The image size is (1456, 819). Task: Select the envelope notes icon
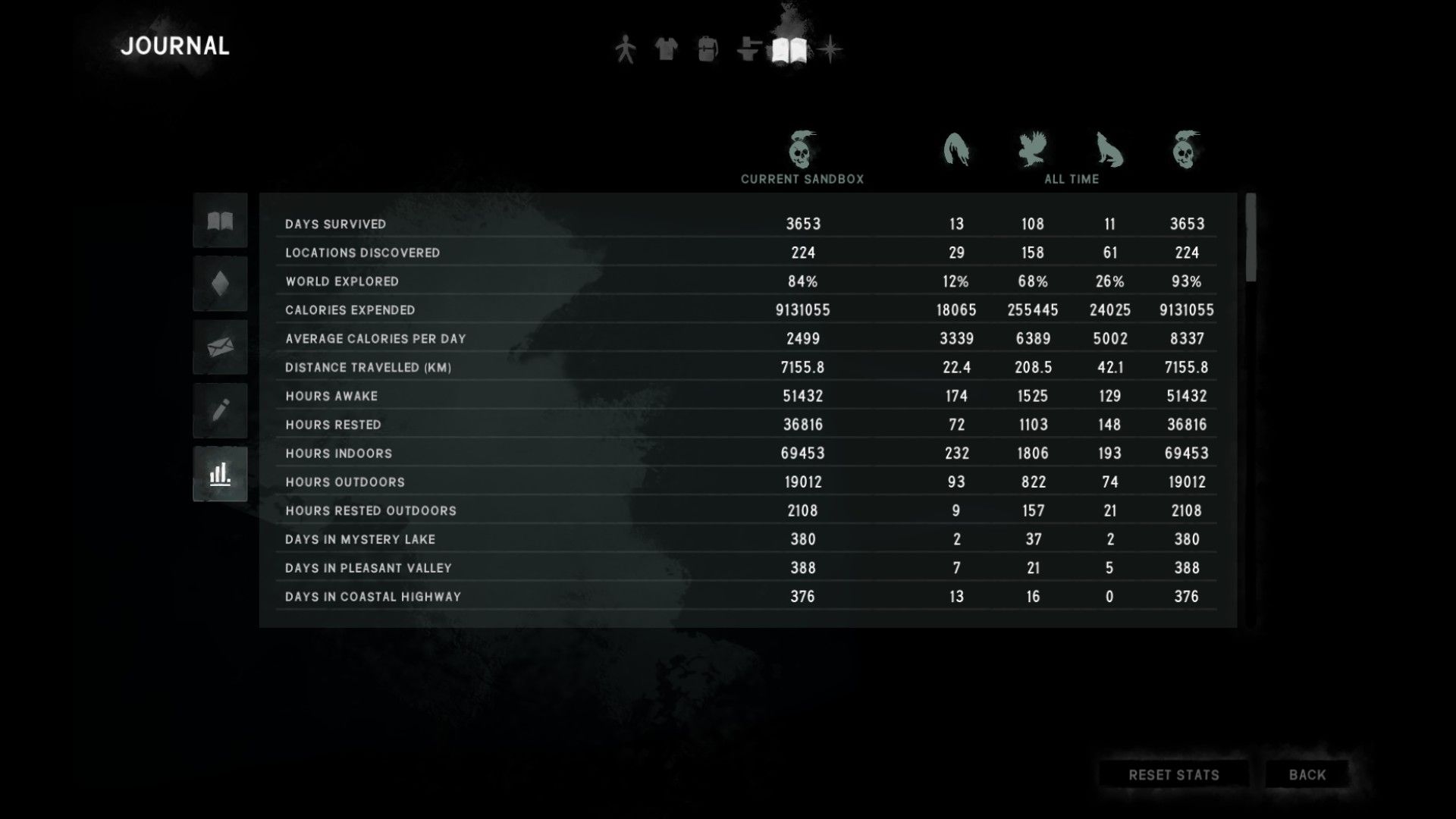pos(219,347)
